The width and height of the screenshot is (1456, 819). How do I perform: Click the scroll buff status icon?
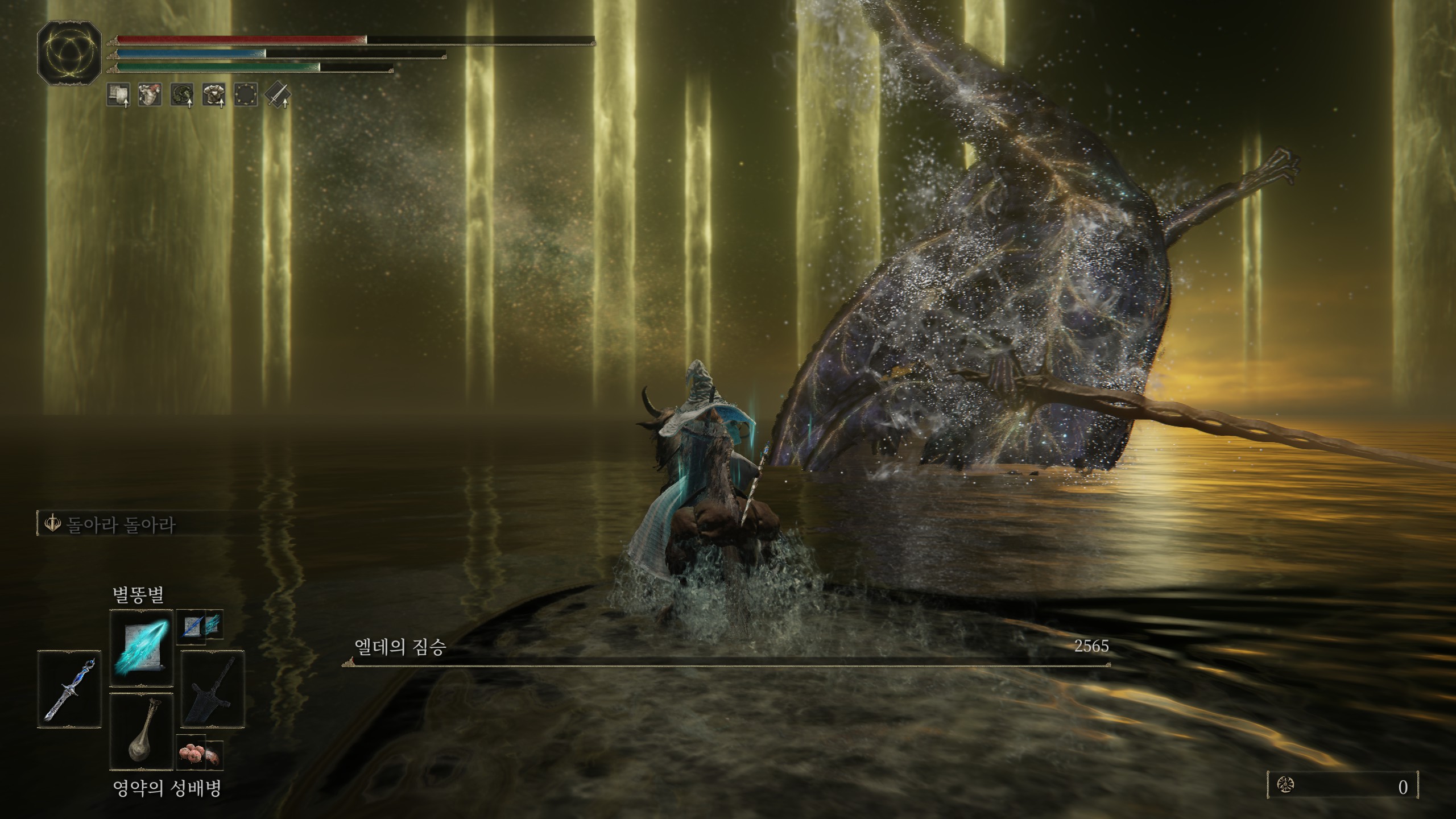point(119,95)
